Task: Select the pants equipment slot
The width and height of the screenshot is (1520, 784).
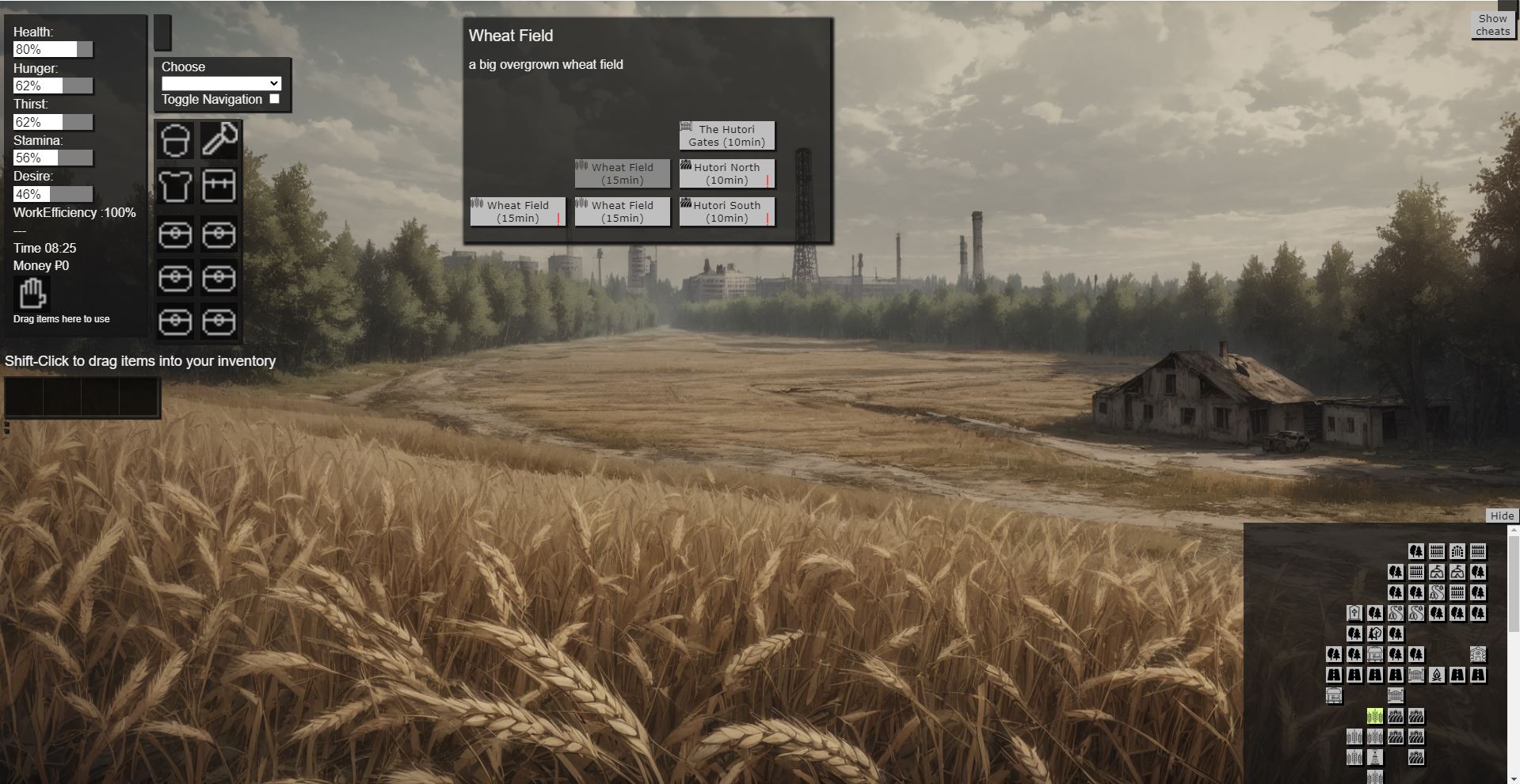Action: (x=219, y=186)
